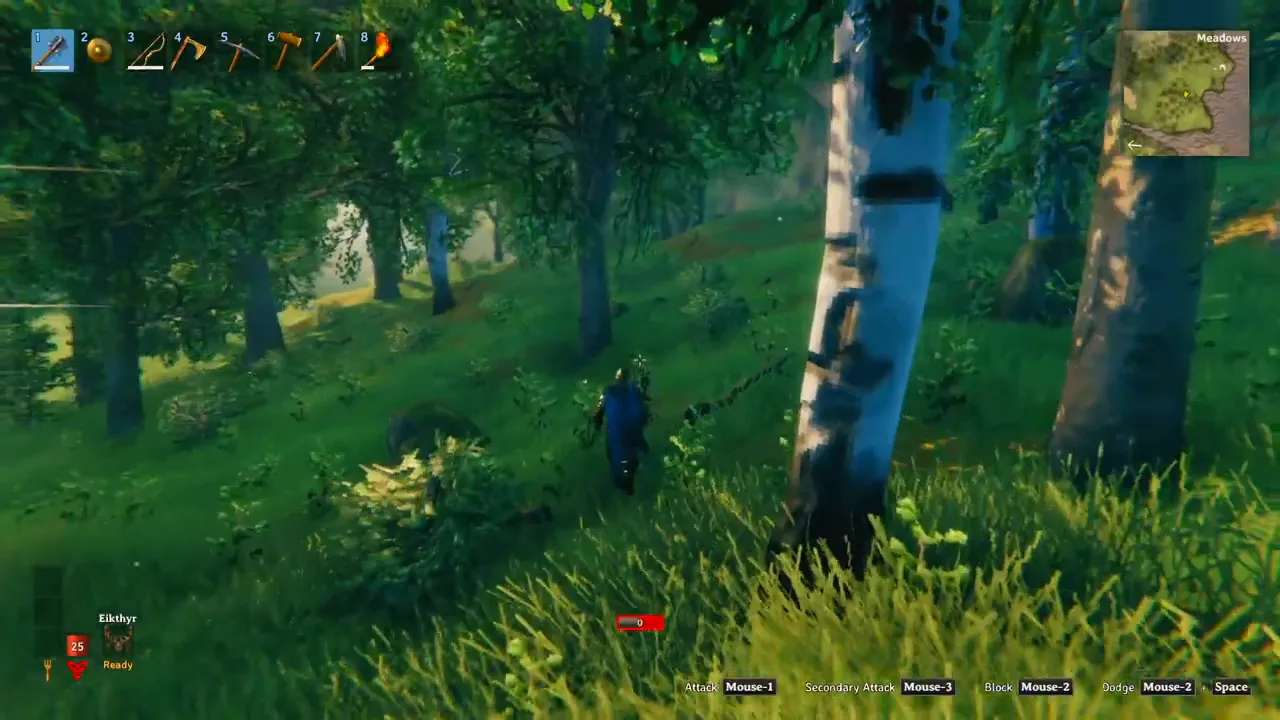Image resolution: width=1280 pixels, height=720 pixels.
Task: Click the fork hunger indicator icon
Action: [46, 667]
